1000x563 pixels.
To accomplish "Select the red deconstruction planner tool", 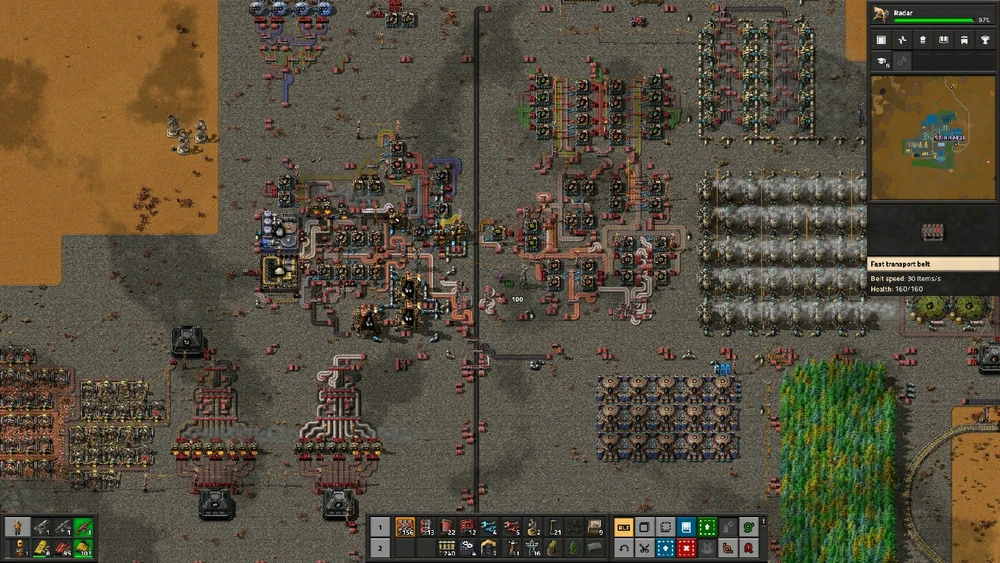I will [x=687, y=548].
